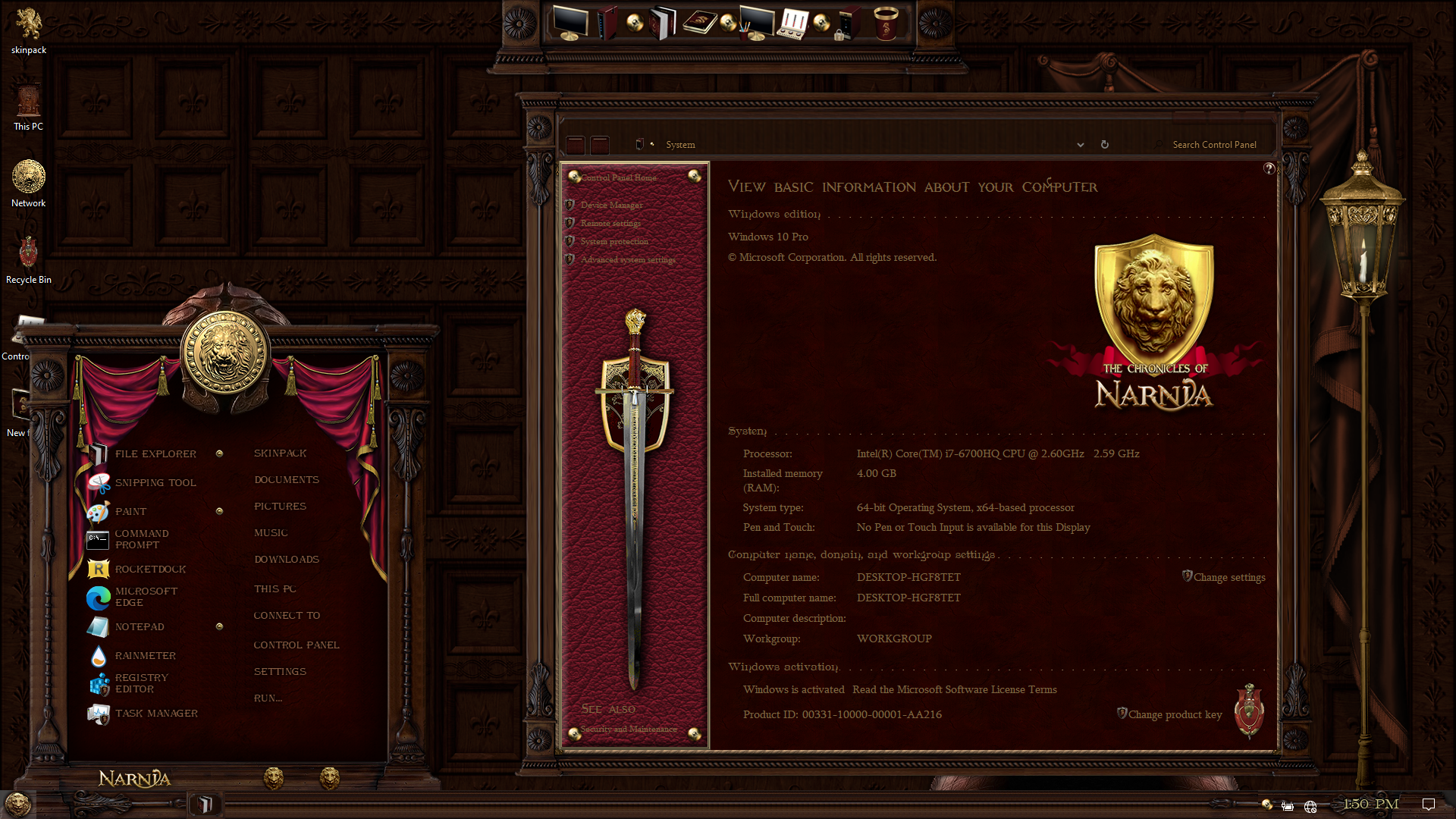This screenshot has width=1456, height=819.
Task: Open Device Manager in the sidebar
Action: pos(611,206)
